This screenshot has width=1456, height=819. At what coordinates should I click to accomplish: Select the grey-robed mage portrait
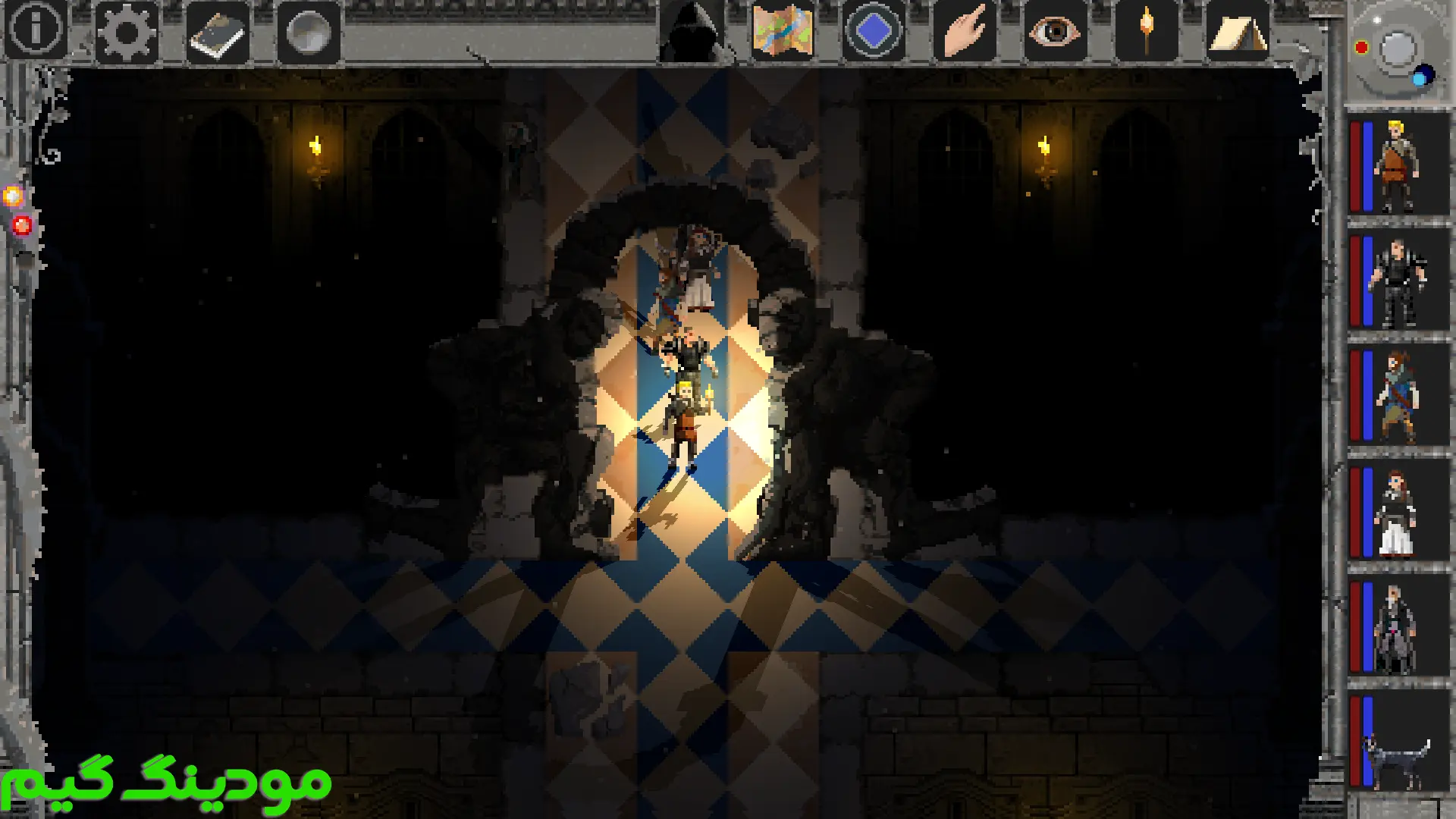1398,628
